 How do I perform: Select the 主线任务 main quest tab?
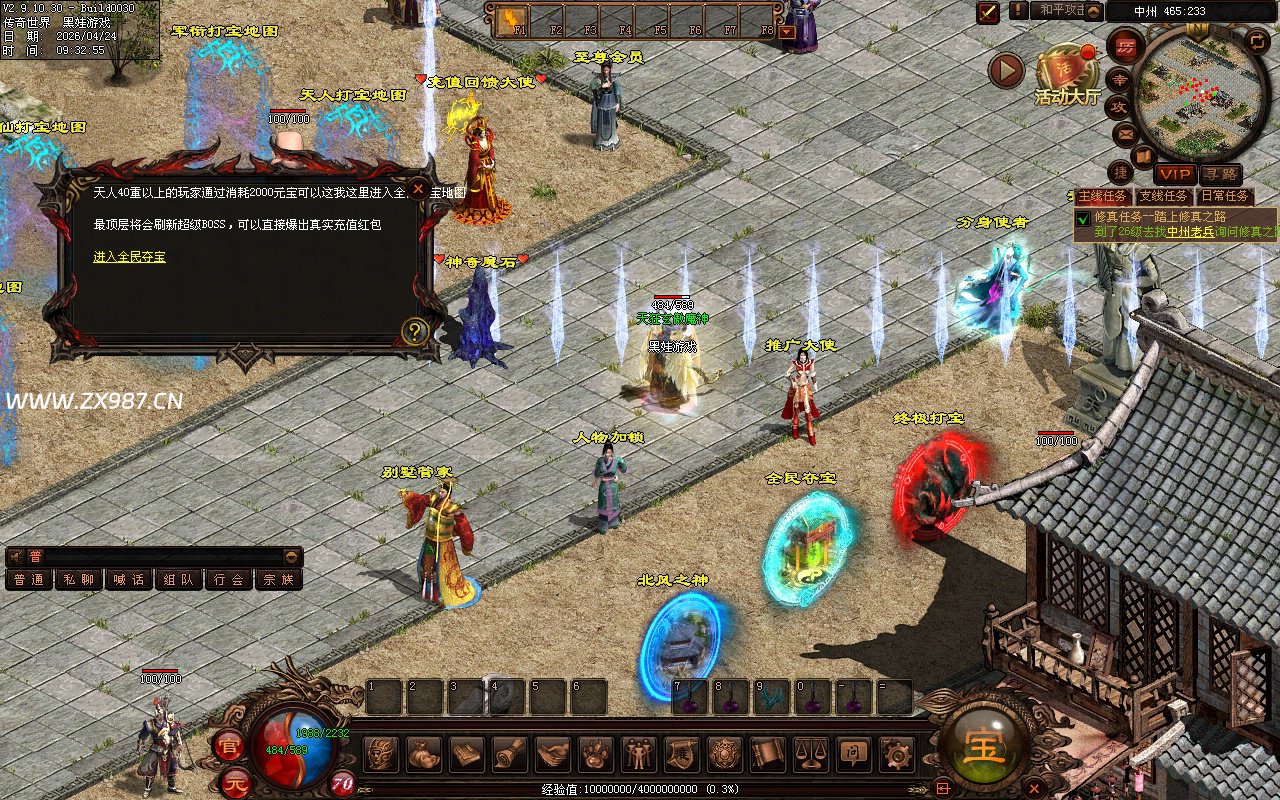coord(1104,196)
